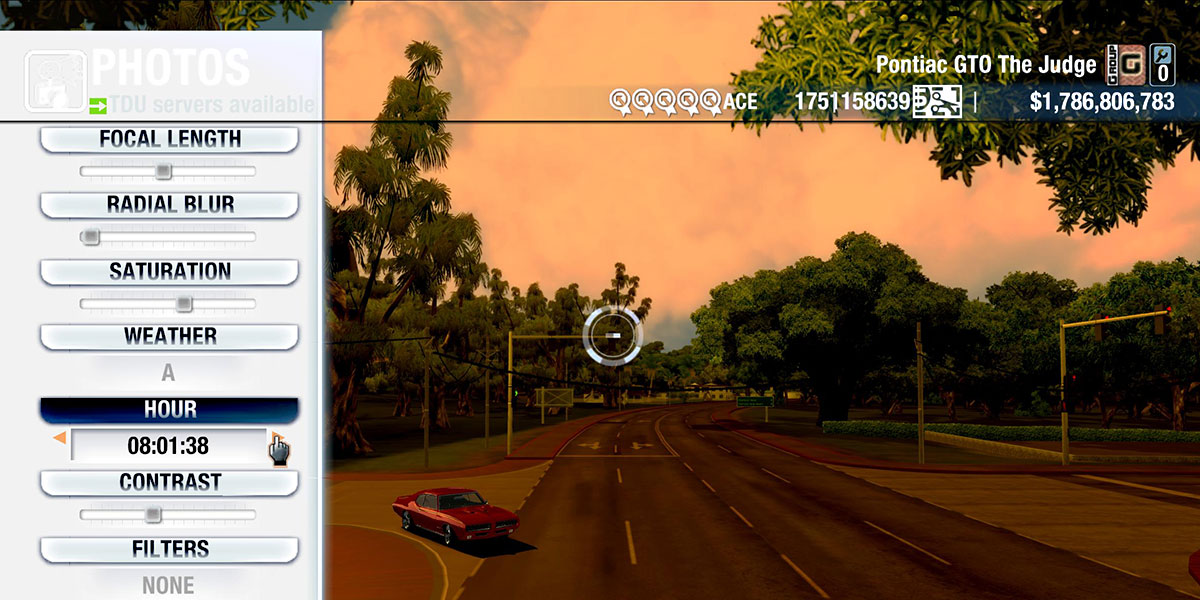Increase hour with the right orange arrow
The image size is (1200, 600).
pyautogui.click(x=274, y=437)
